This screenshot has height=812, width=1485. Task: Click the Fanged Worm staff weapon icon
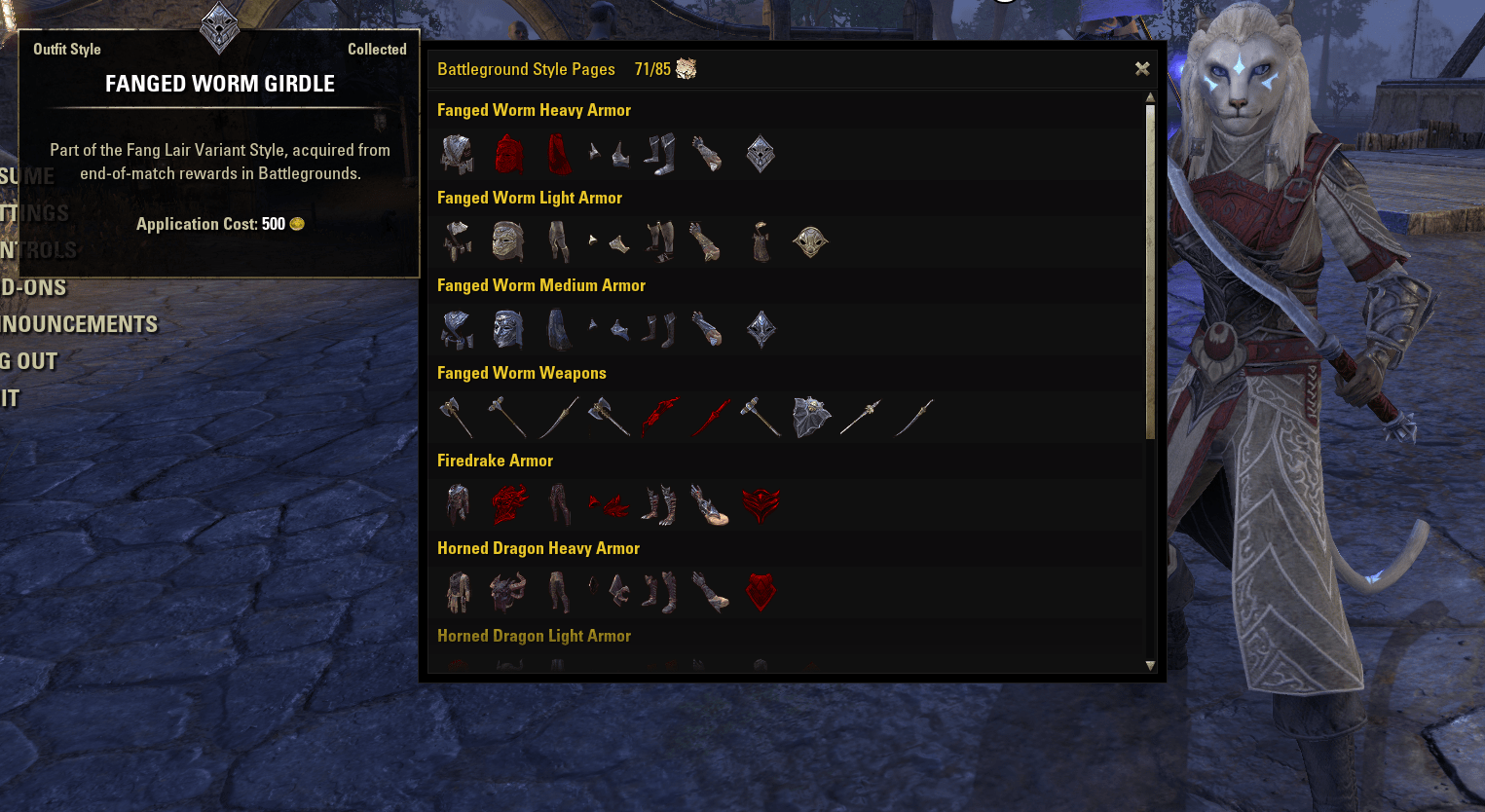click(863, 416)
